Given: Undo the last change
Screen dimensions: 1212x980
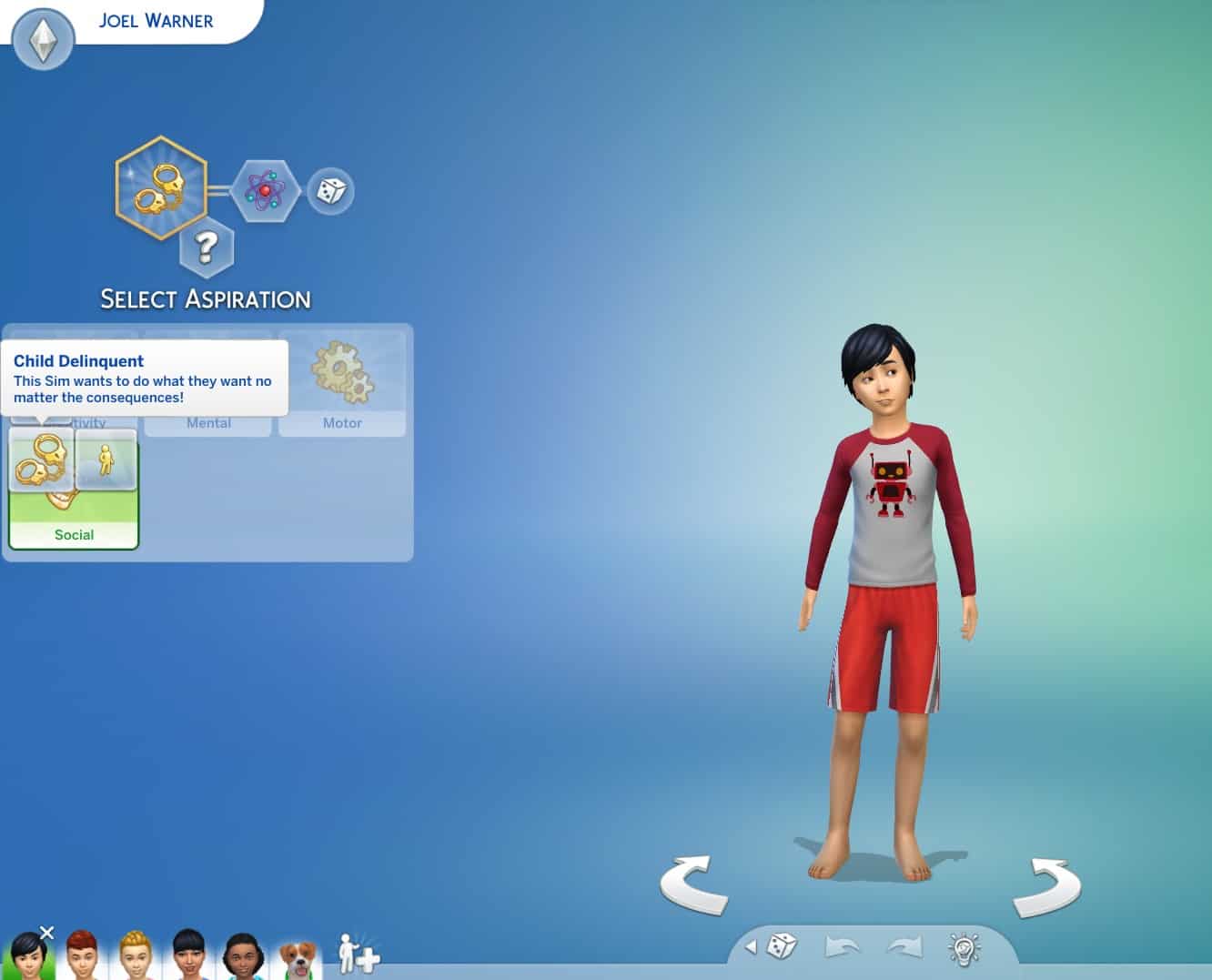Looking at the screenshot, I should [x=842, y=948].
